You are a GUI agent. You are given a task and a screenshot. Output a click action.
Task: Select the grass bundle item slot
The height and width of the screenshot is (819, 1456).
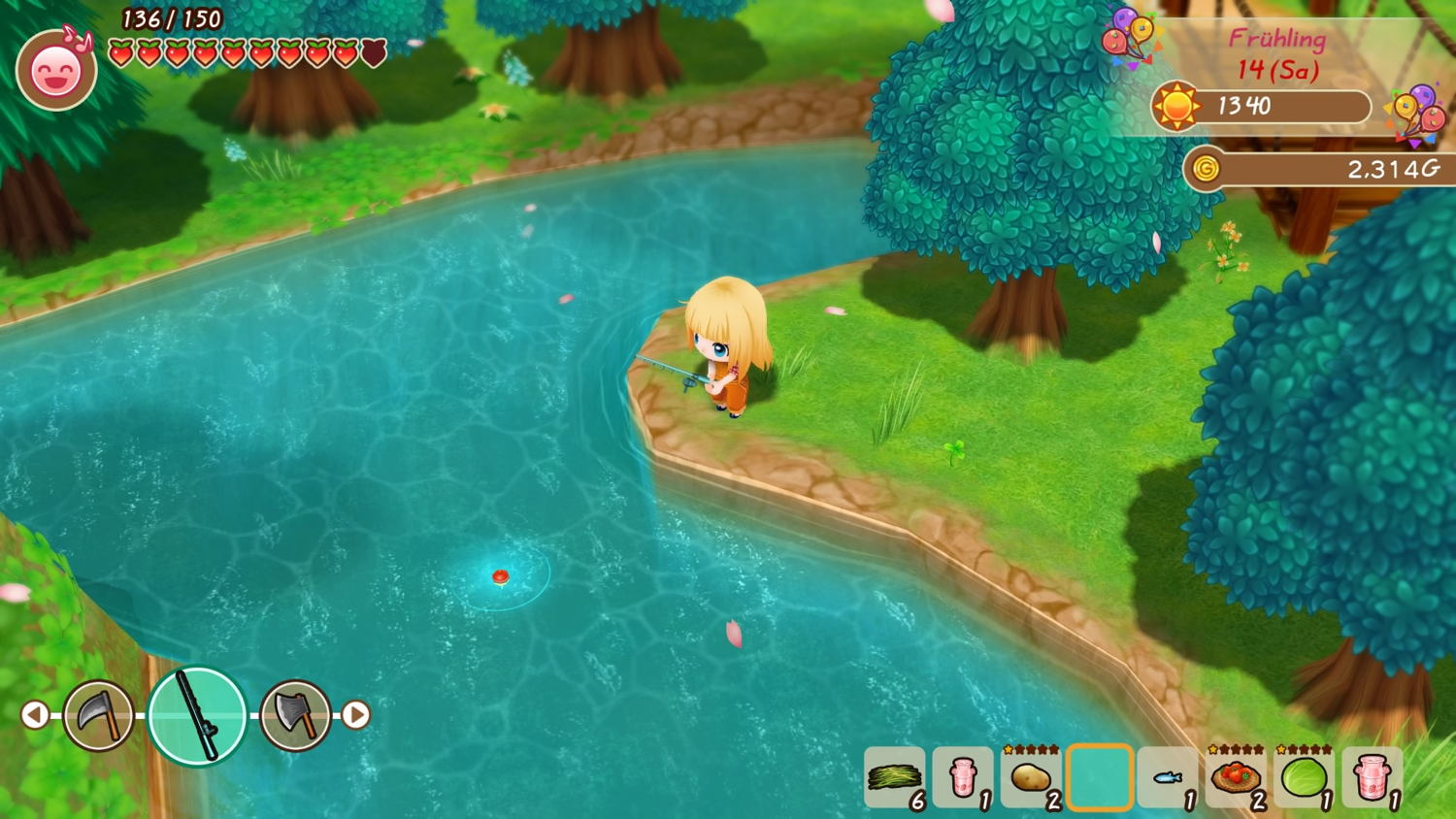(x=894, y=777)
